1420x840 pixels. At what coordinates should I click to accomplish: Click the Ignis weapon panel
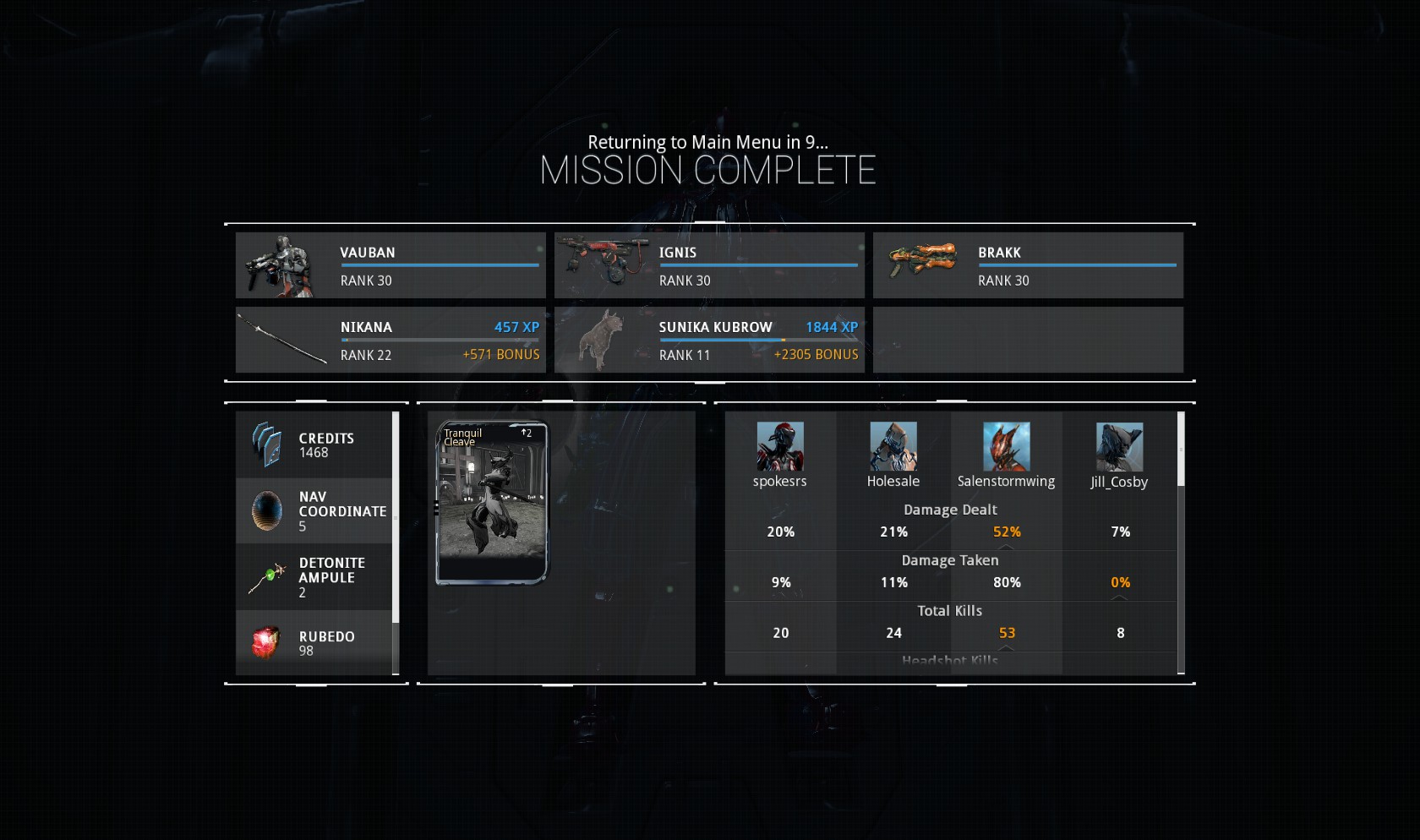pyautogui.click(x=709, y=265)
